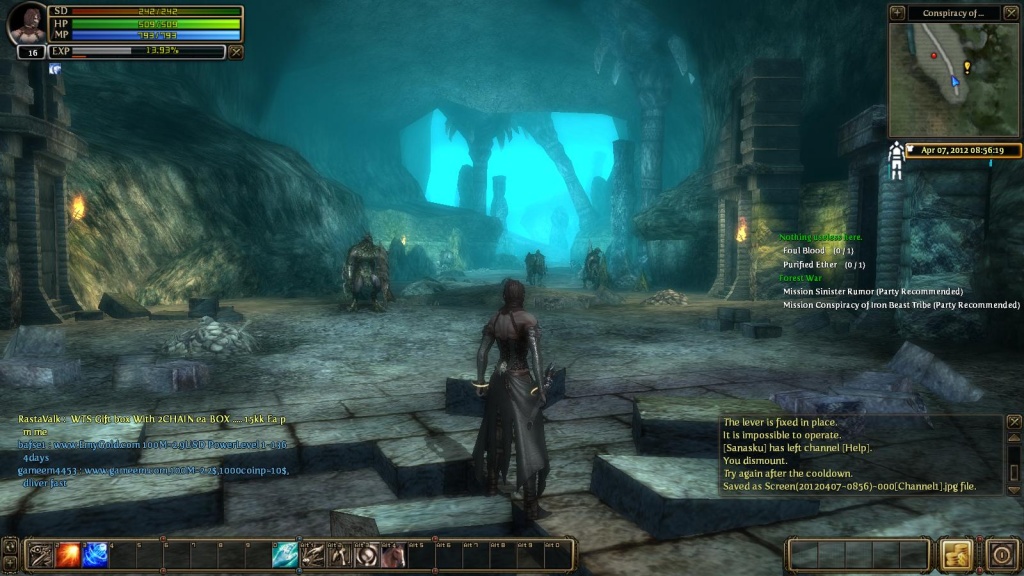Use the blue swirling orb skill
The width and height of the screenshot is (1024, 576).
point(96,554)
